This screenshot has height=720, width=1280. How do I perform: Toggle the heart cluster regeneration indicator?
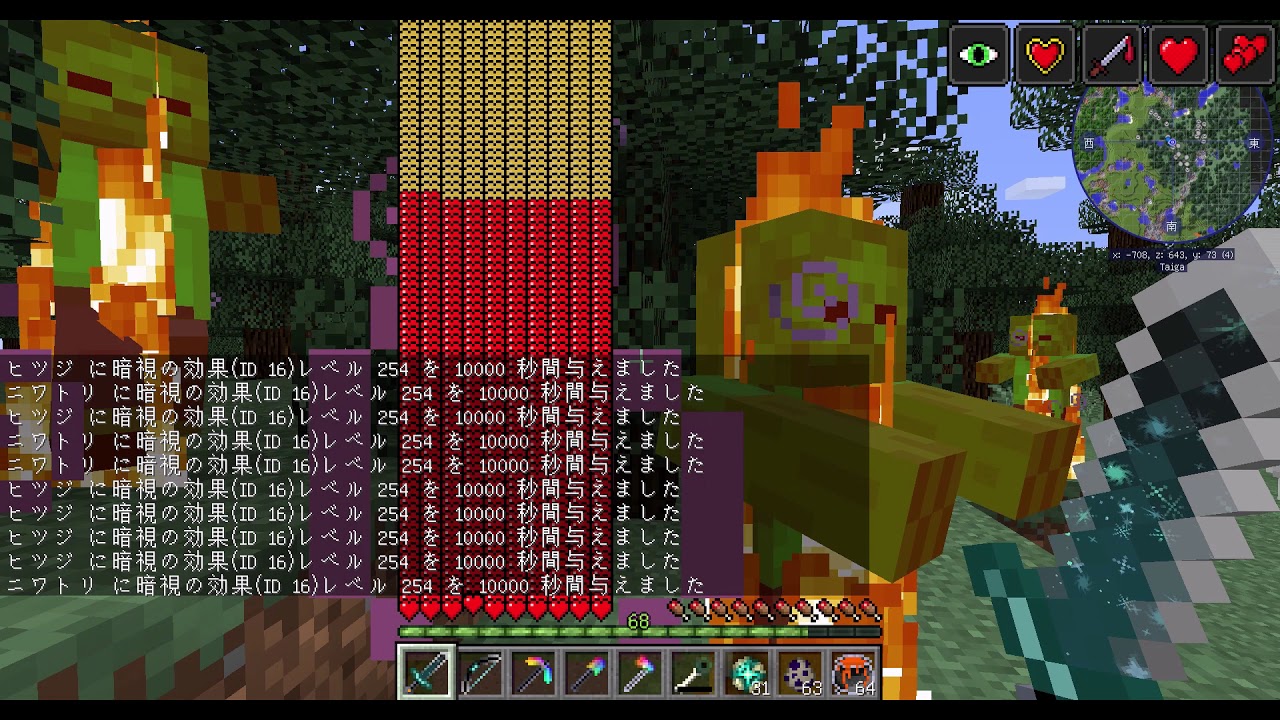point(1243,55)
